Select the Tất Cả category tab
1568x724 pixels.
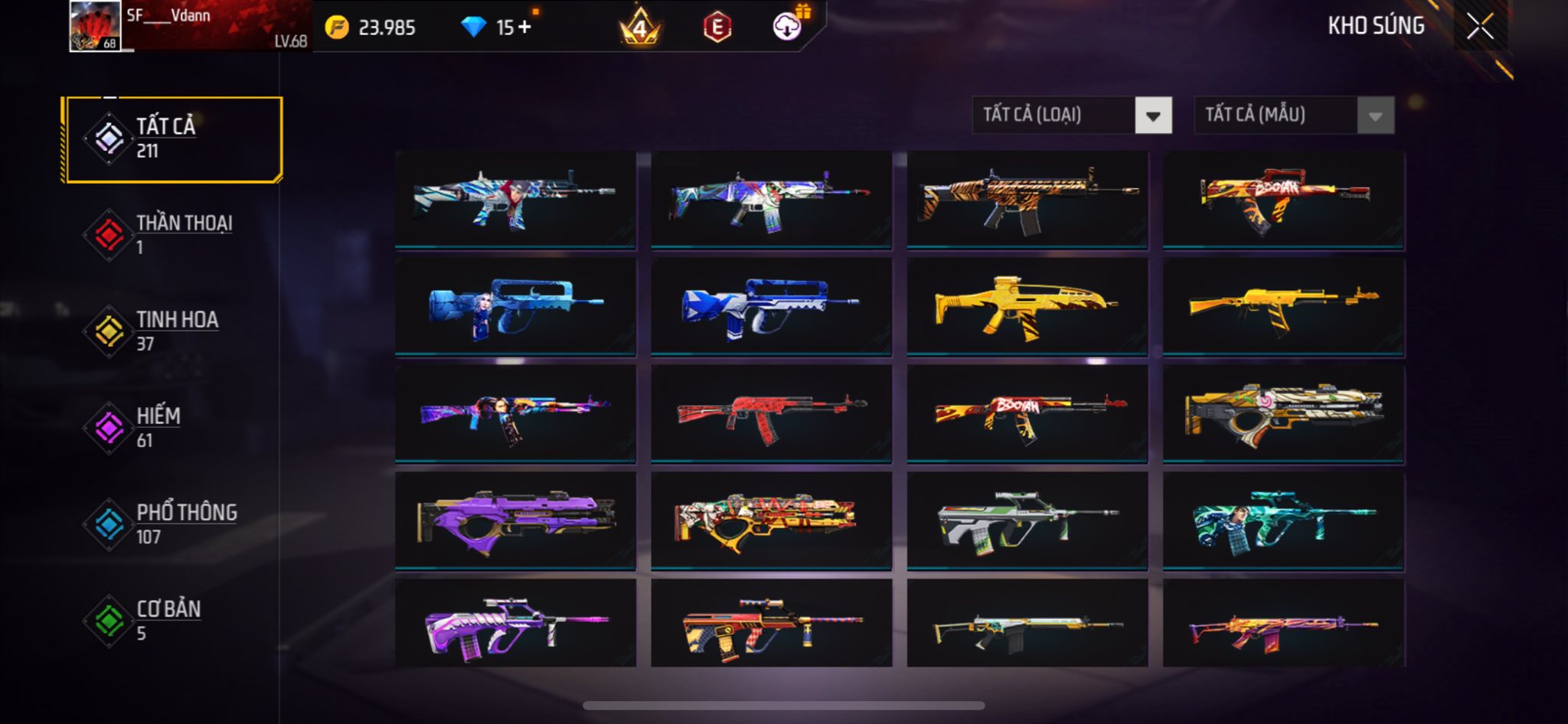coord(174,139)
